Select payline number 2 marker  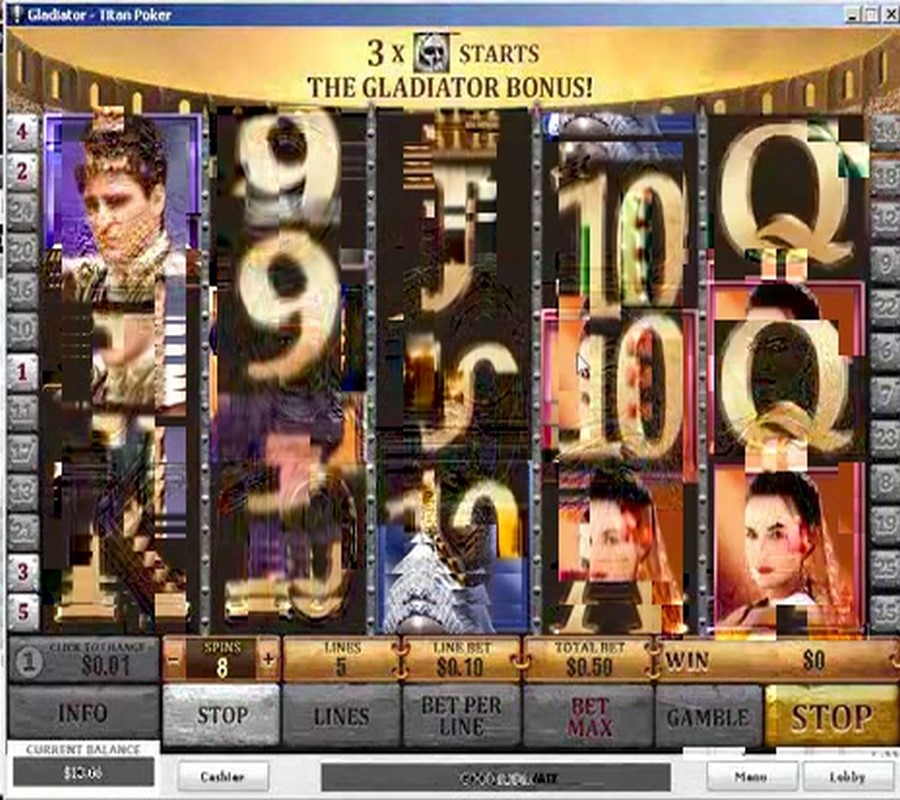(x=22, y=172)
